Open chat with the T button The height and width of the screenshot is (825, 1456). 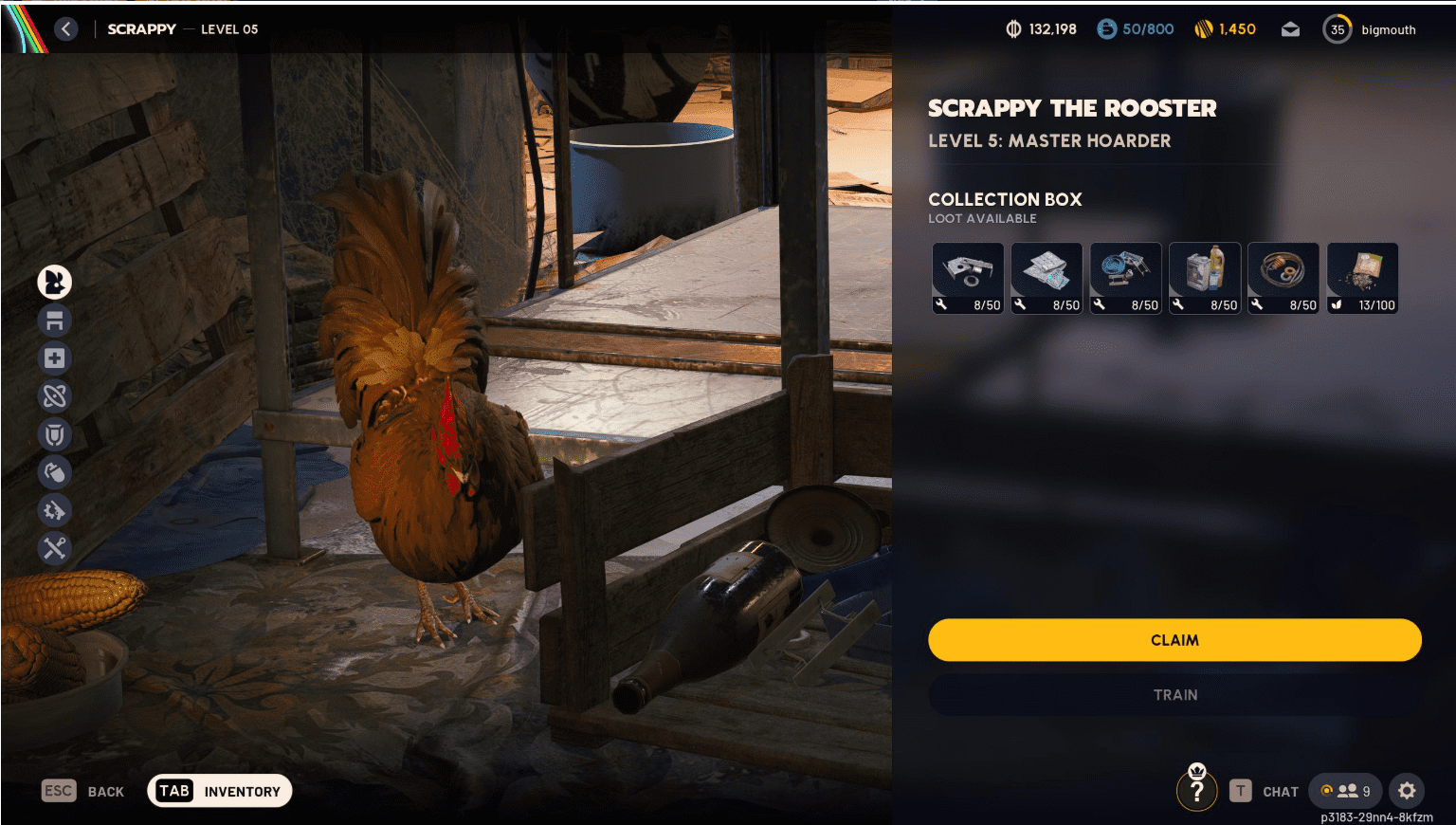[x=1243, y=791]
